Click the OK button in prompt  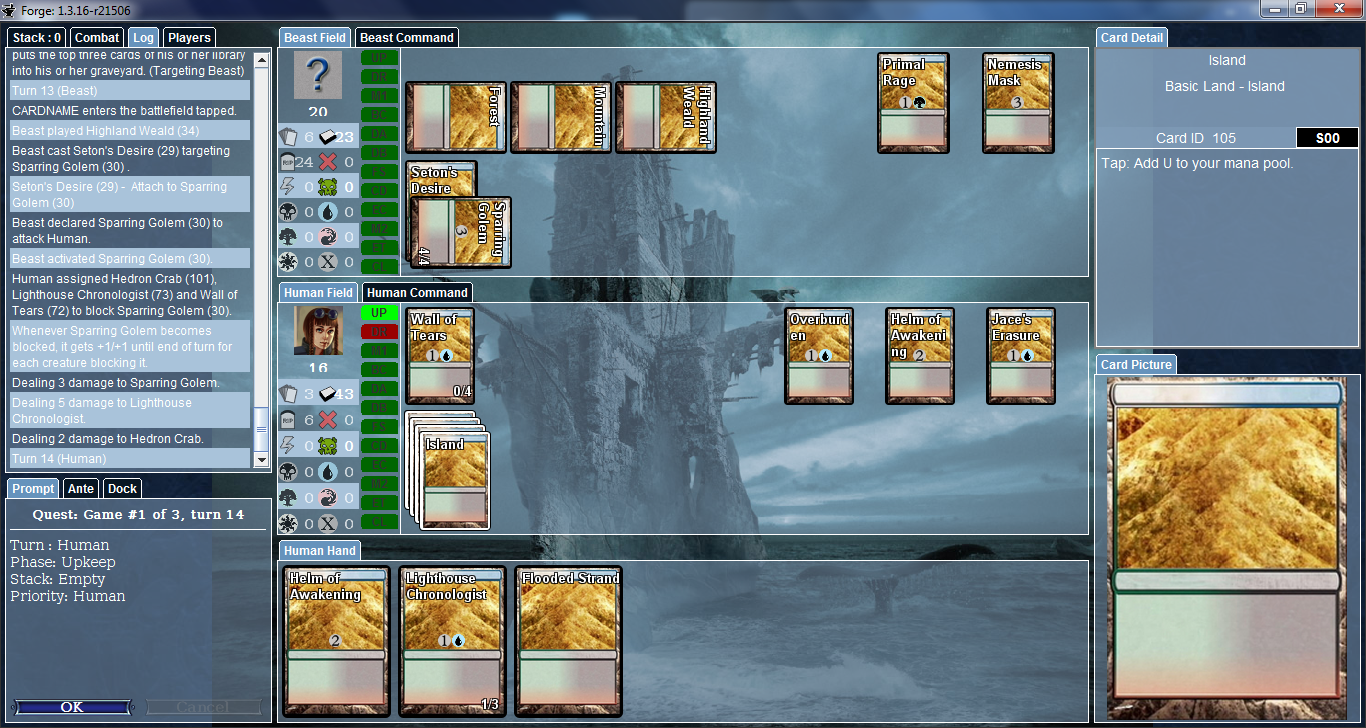click(x=72, y=707)
